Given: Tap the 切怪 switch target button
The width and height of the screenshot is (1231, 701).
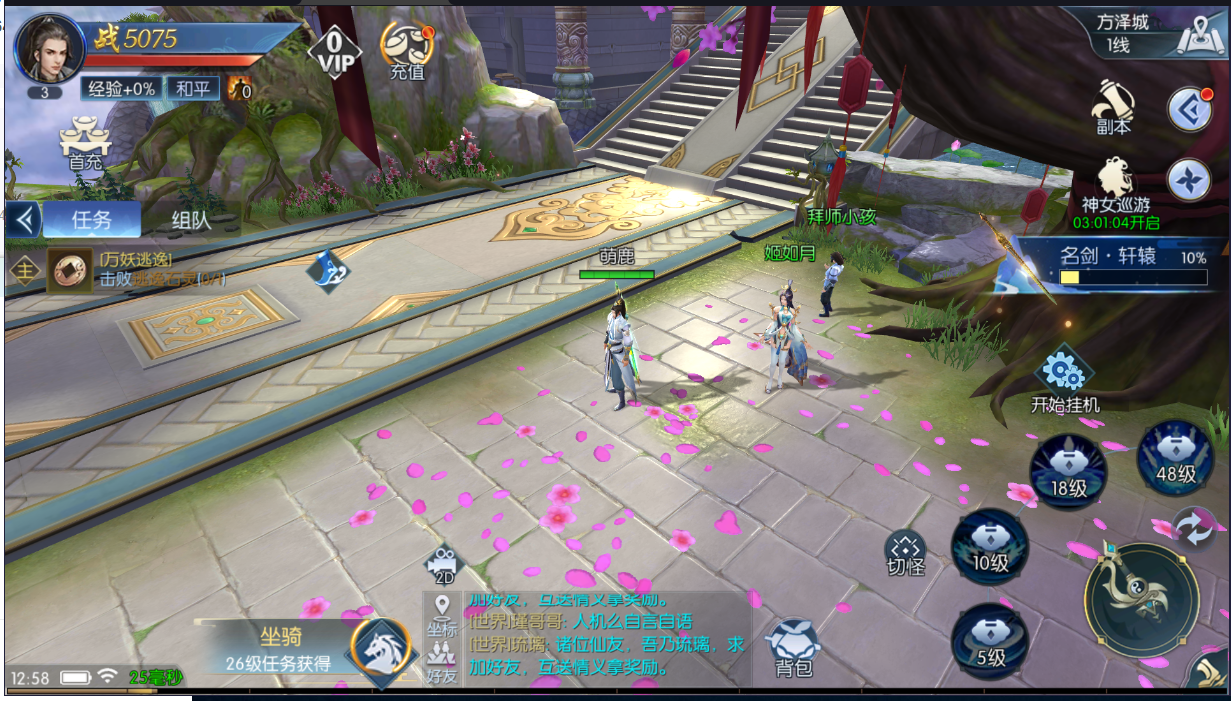Looking at the screenshot, I should (x=905, y=553).
